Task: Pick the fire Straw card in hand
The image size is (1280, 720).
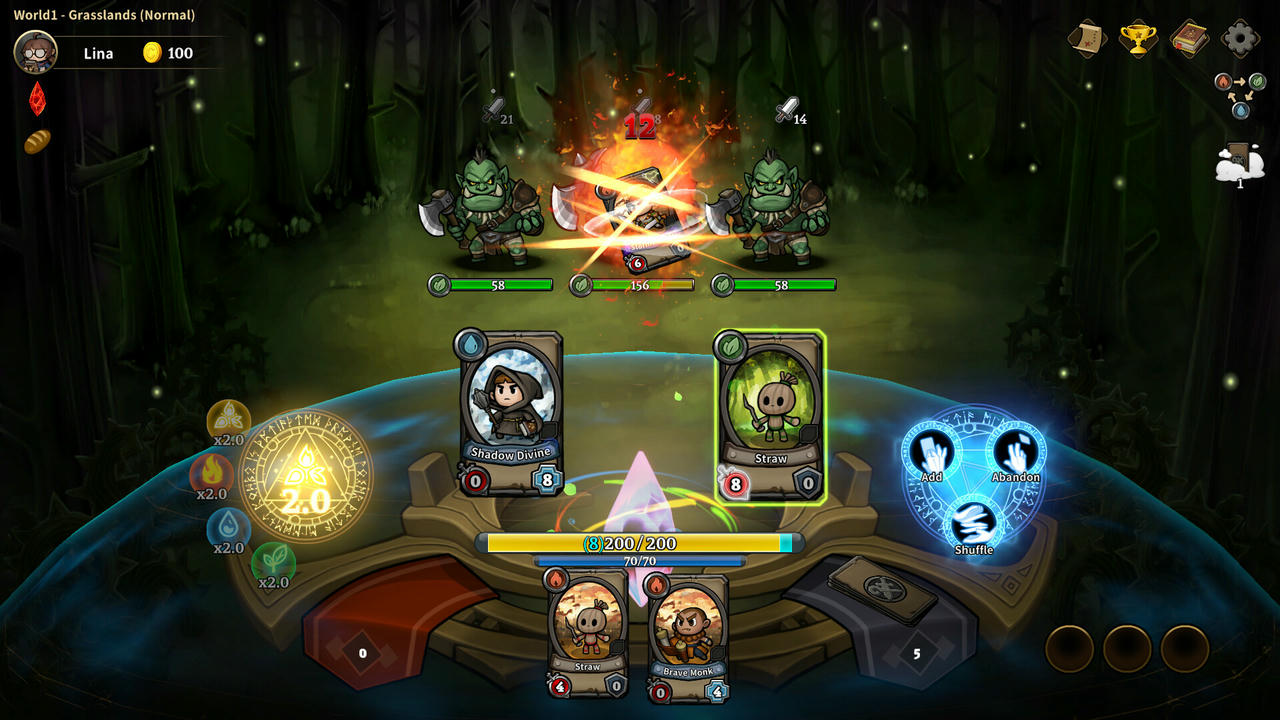Action: click(x=587, y=632)
